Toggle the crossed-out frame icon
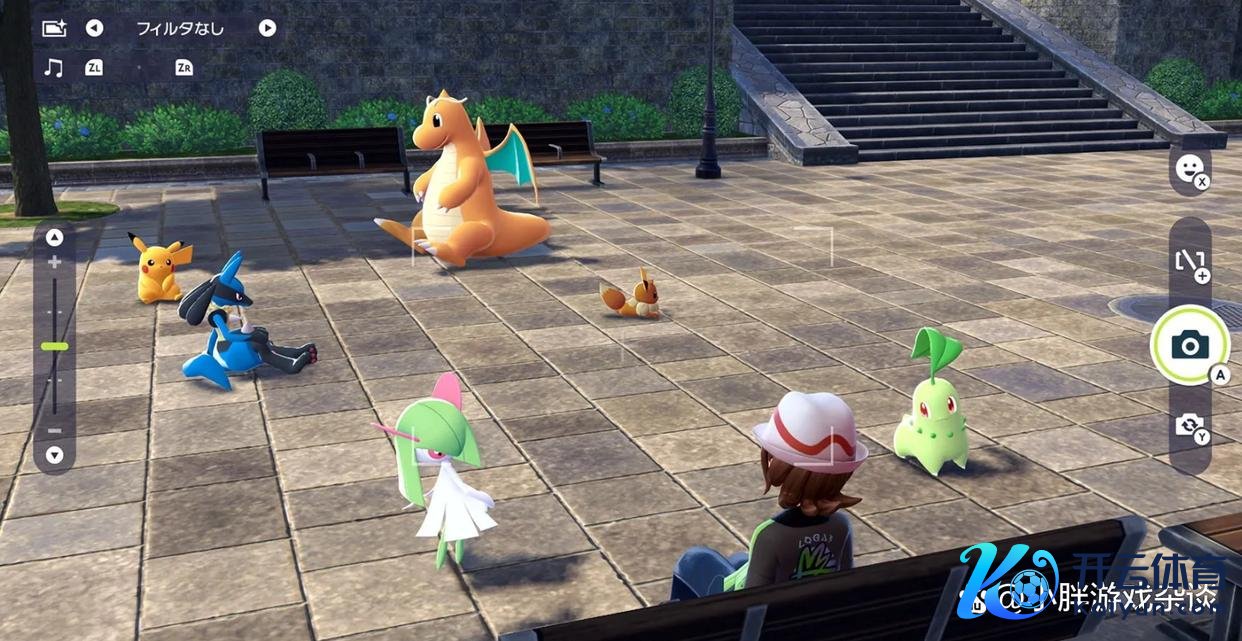The width and height of the screenshot is (1242, 641). (x=1189, y=262)
